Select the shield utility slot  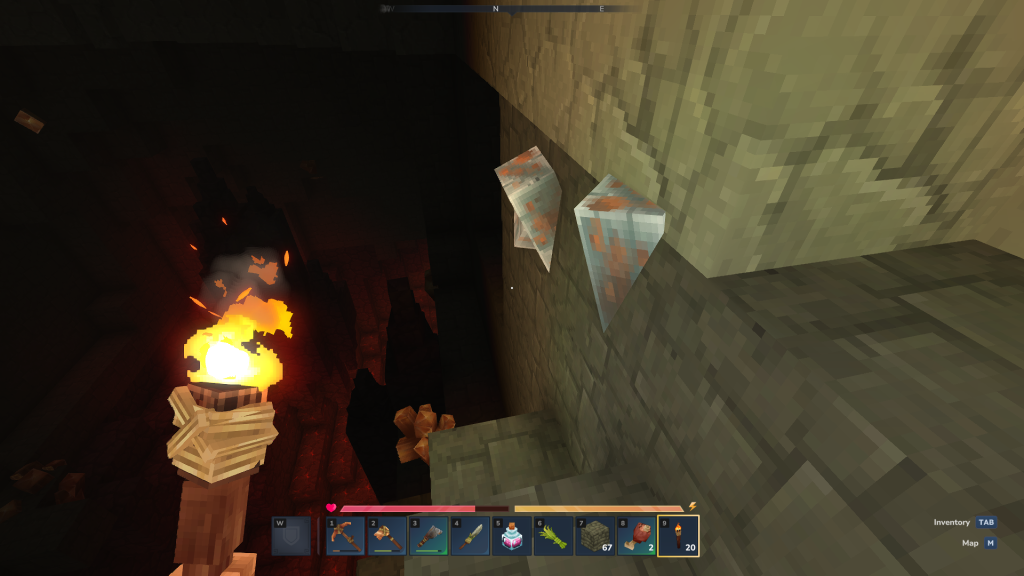[x=291, y=536]
